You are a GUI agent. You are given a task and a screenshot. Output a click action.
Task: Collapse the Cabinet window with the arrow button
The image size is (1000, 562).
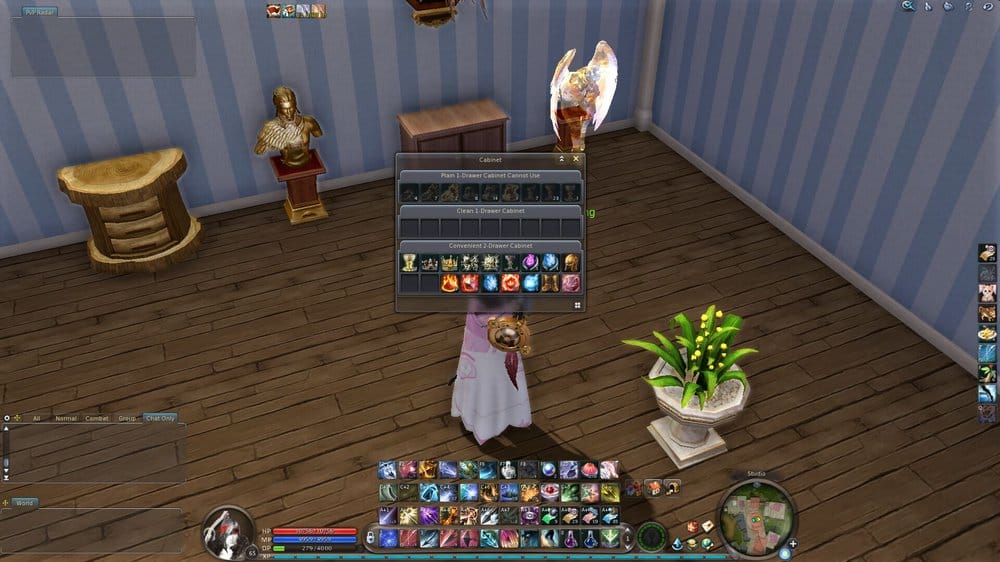[561, 159]
